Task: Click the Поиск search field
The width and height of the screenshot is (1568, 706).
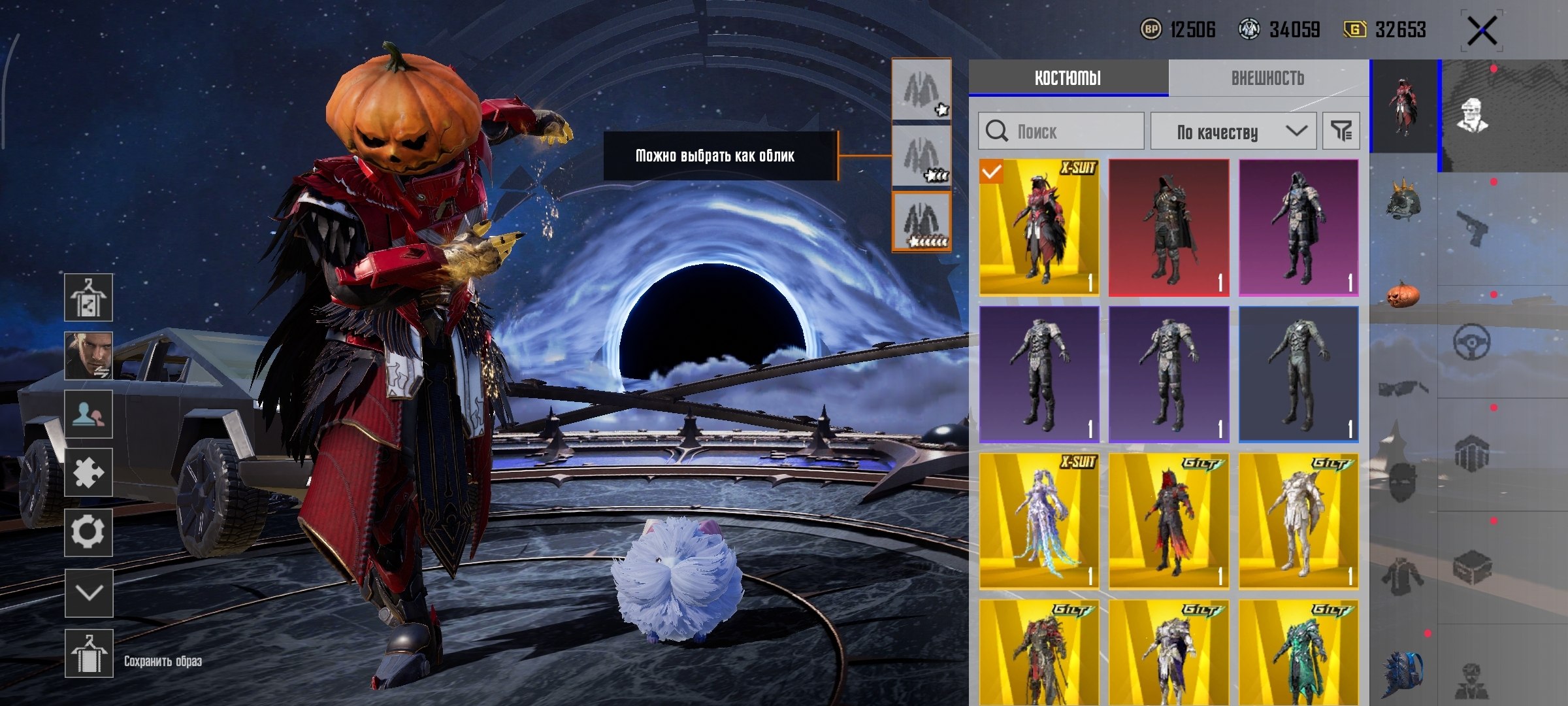Action: point(1061,131)
